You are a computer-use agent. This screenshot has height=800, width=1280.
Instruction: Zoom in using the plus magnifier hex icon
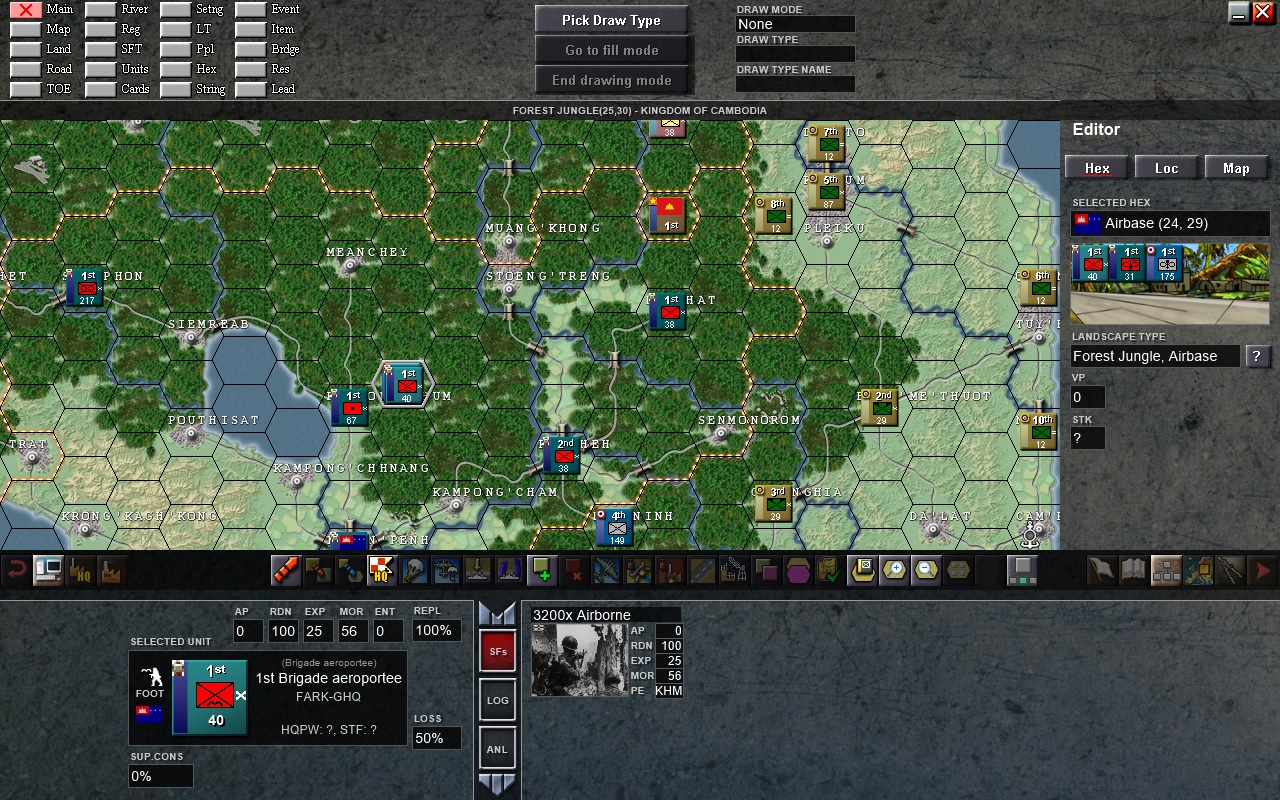point(894,570)
